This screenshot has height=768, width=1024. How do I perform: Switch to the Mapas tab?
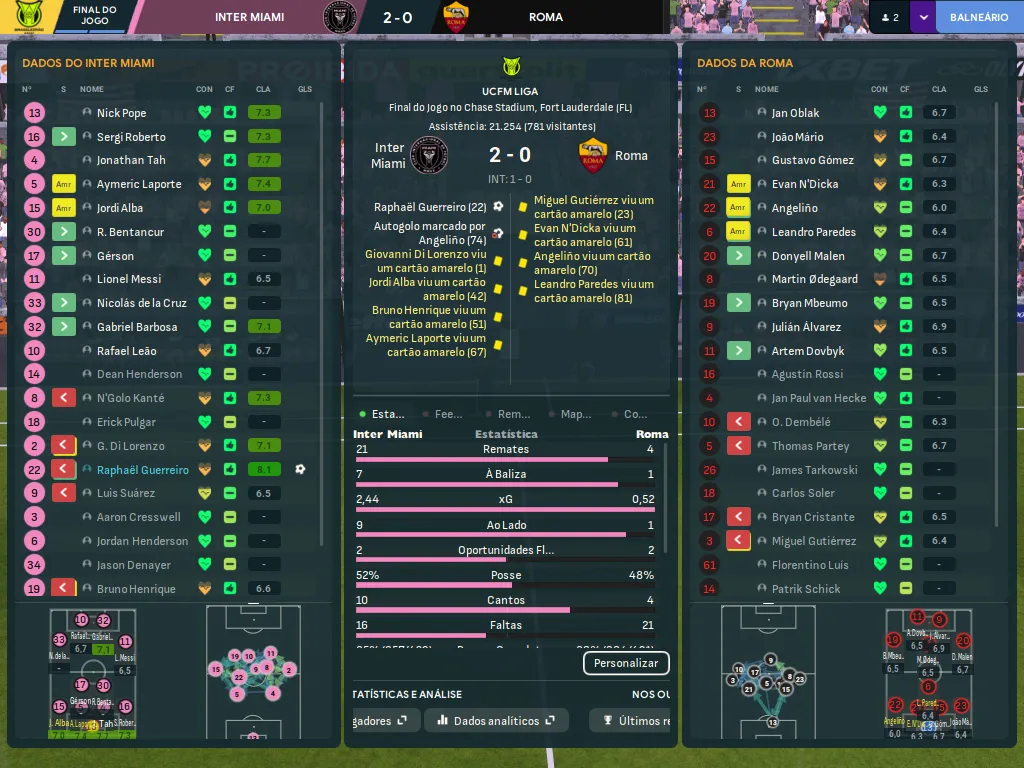tap(570, 414)
